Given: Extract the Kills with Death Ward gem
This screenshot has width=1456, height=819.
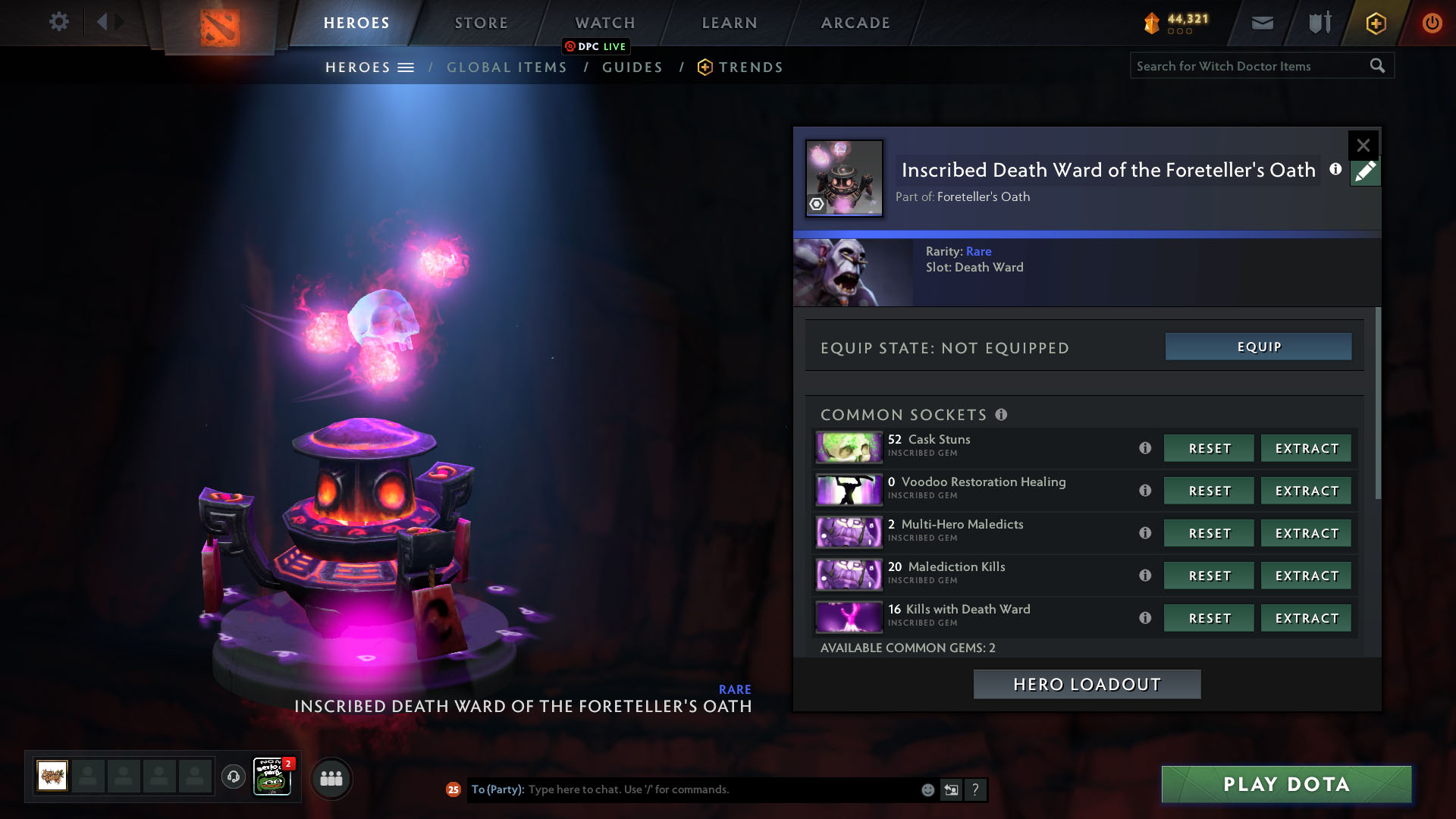Looking at the screenshot, I should coord(1306,618).
